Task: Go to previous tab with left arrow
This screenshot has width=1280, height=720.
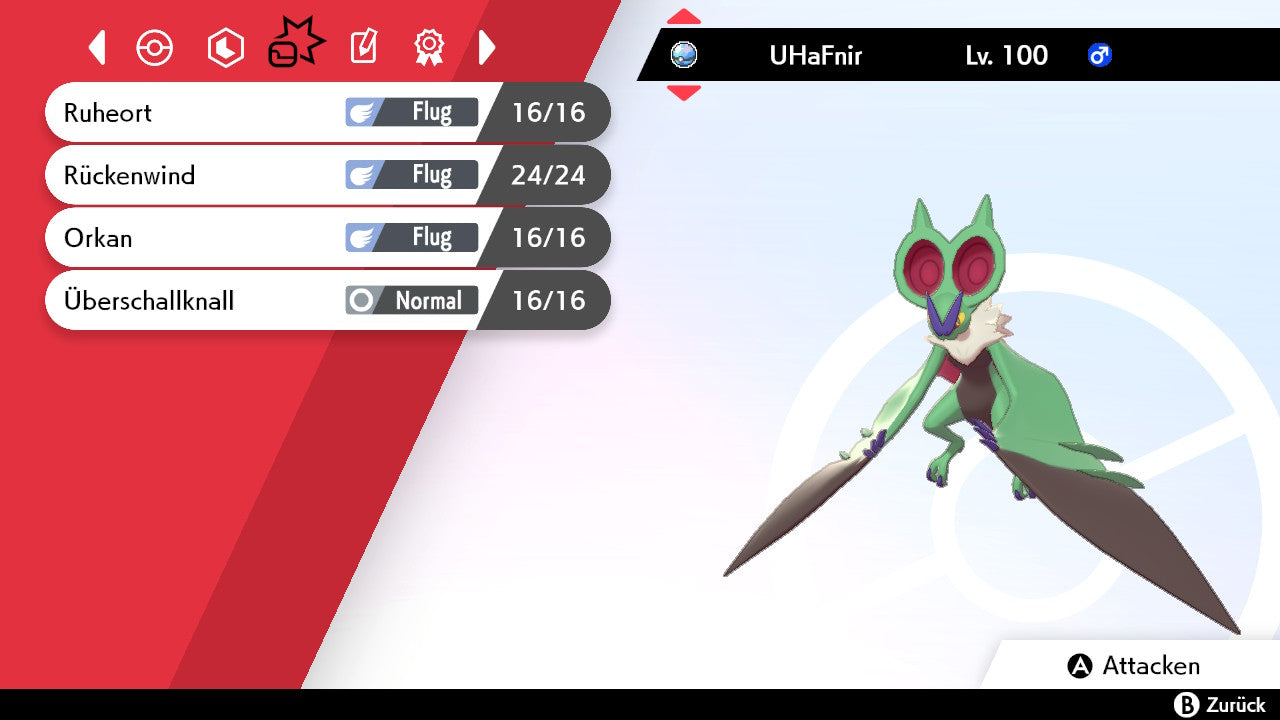Action: [x=97, y=47]
